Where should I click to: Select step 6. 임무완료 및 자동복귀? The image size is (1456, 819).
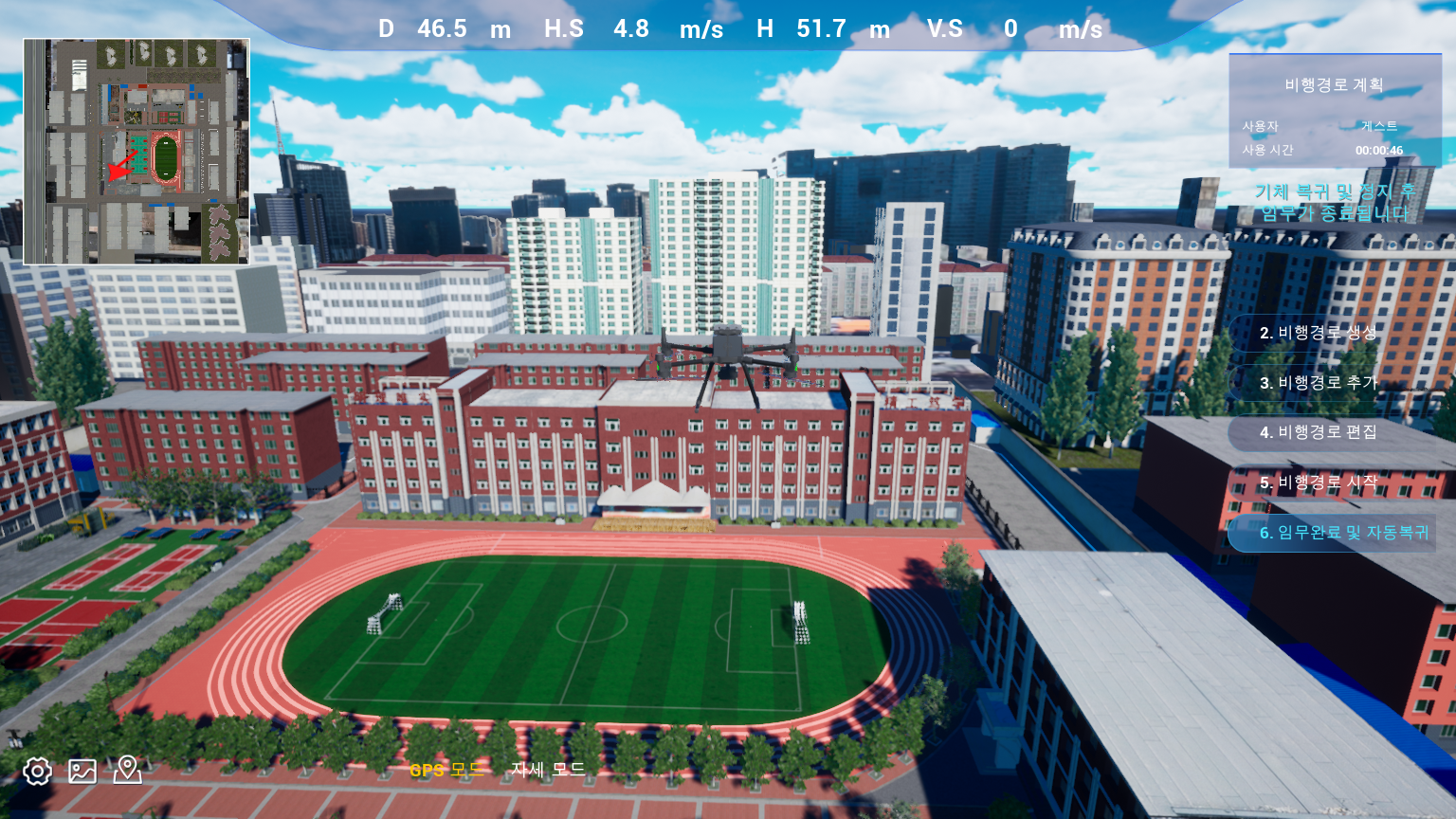(1342, 533)
